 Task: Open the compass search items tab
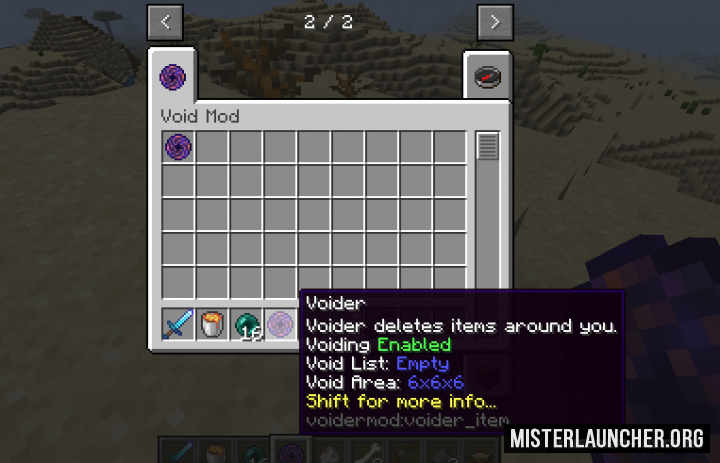487,76
